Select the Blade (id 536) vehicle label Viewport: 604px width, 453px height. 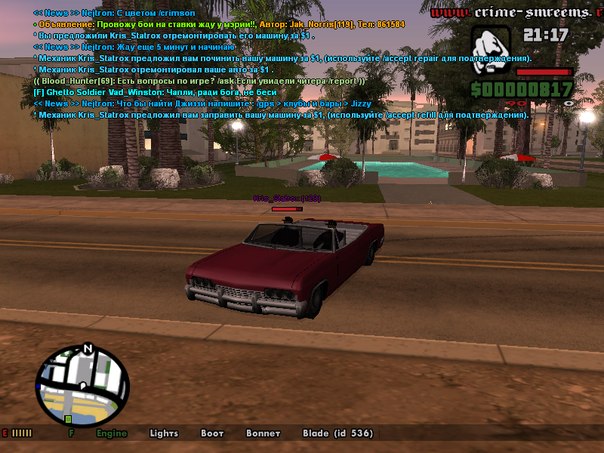pos(338,433)
